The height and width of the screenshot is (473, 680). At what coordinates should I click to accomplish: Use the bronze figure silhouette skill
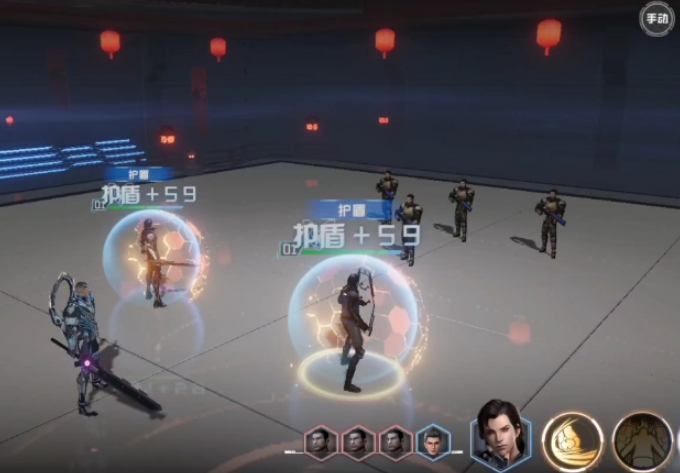click(x=642, y=441)
